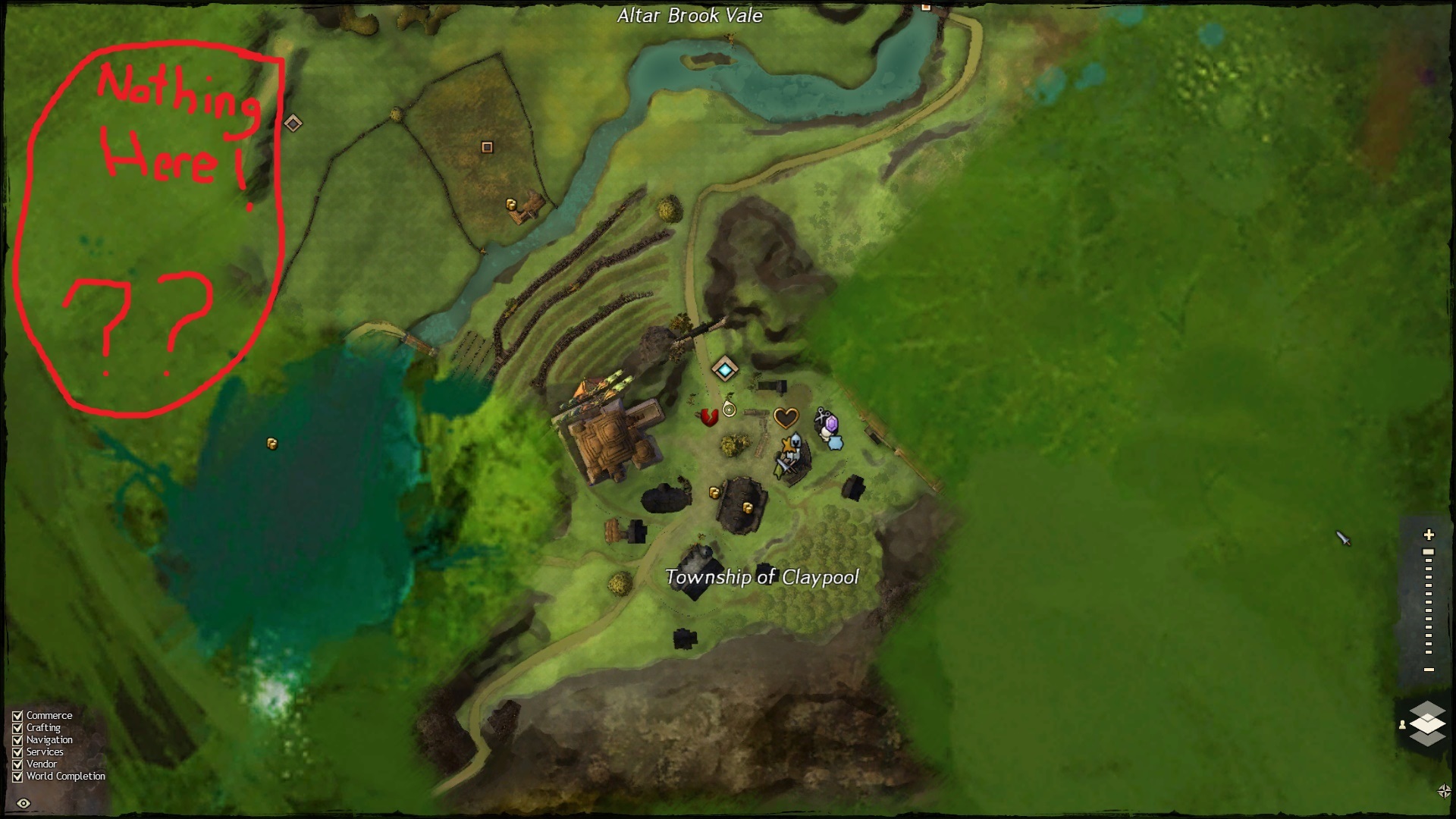This screenshot has width=1456, height=819.
Task: Zoom in with the plus button
Action: [x=1429, y=535]
